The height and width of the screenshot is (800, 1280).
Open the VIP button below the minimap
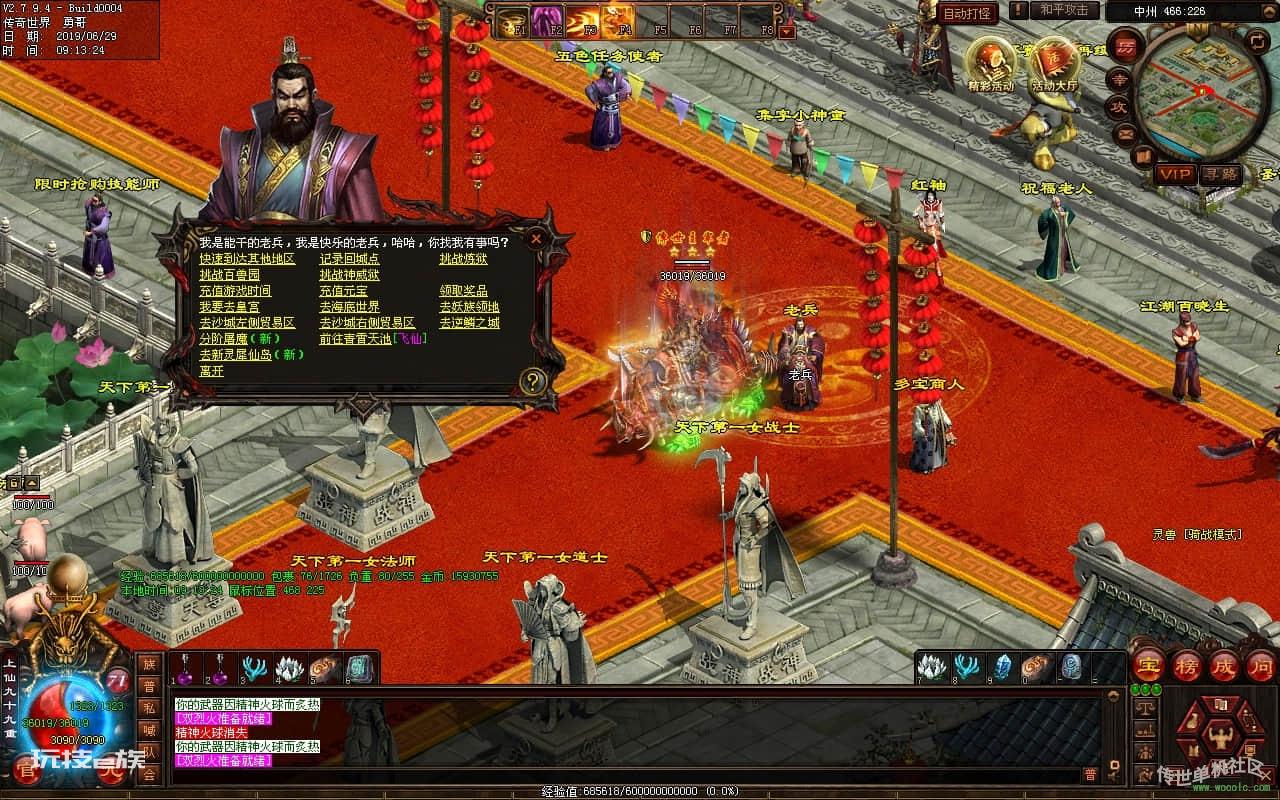coord(1175,174)
